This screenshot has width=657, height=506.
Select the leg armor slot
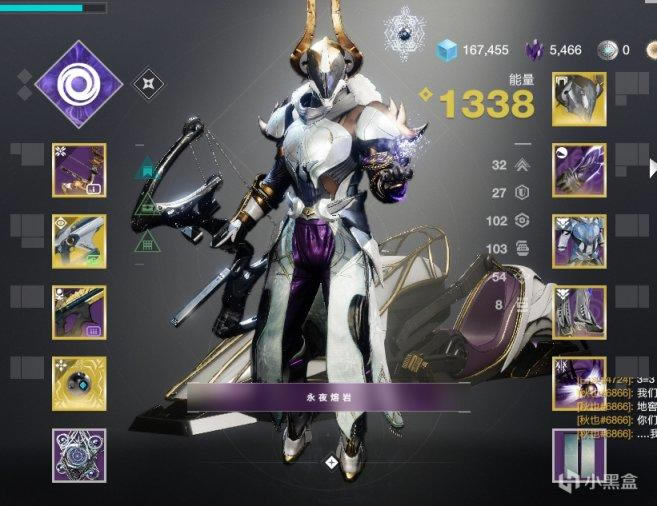point(579,312)
